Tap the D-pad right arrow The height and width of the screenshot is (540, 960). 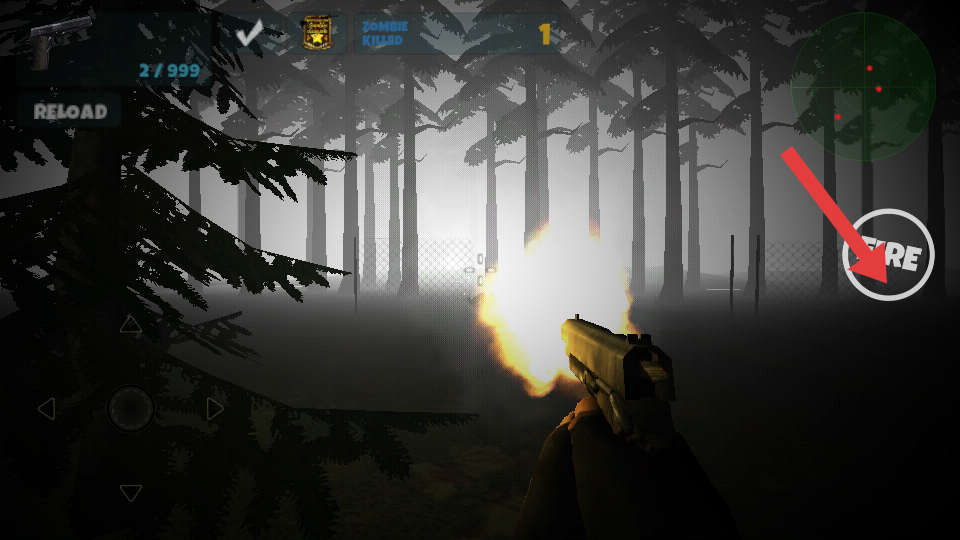tap(215, 408)
